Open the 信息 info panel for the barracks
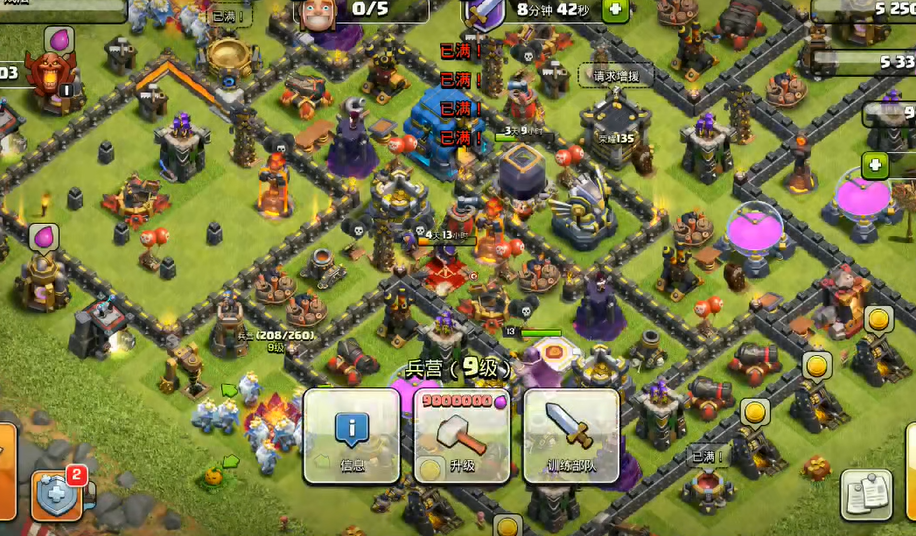 click(351, 435)
